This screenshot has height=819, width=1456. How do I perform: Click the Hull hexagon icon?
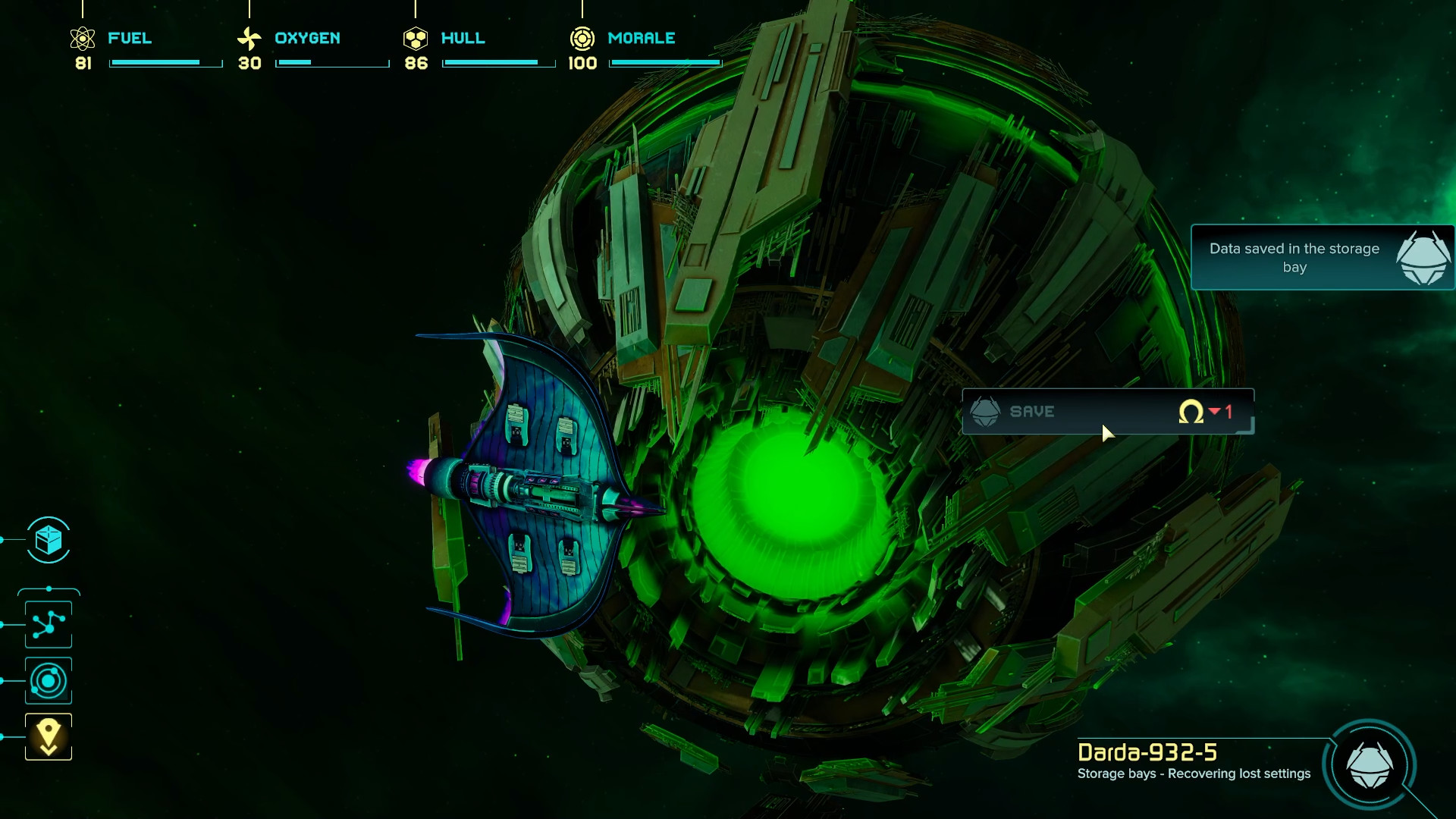pos(416,37)
